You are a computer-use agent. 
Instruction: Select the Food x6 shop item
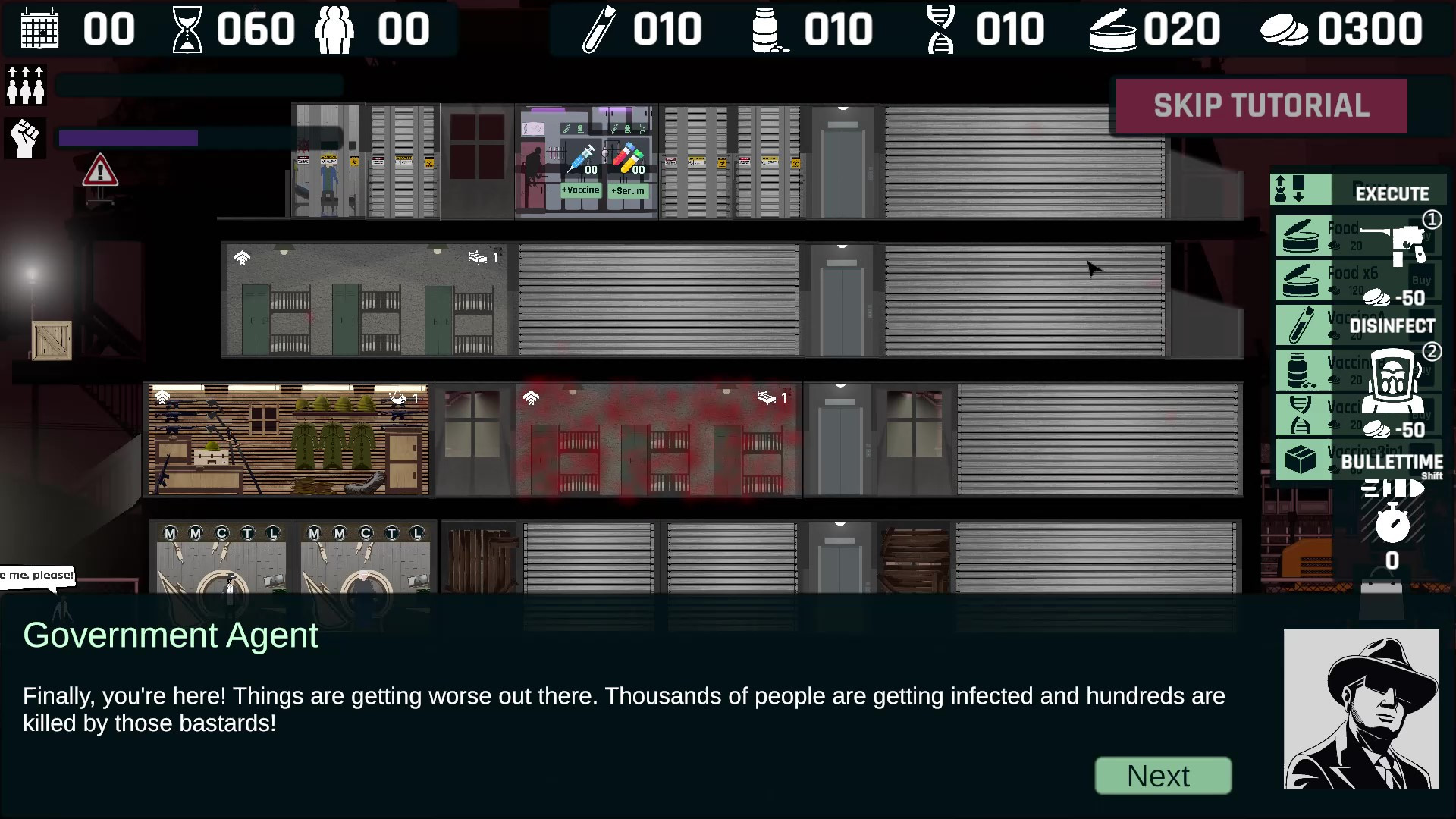coord(1301,280)
